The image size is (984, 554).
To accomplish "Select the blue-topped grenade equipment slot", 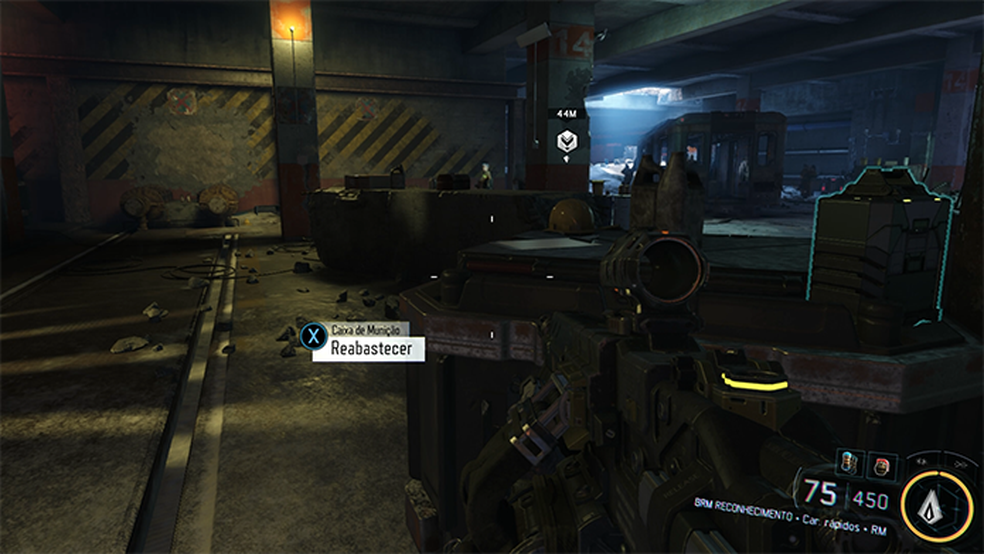I will 849,463.
